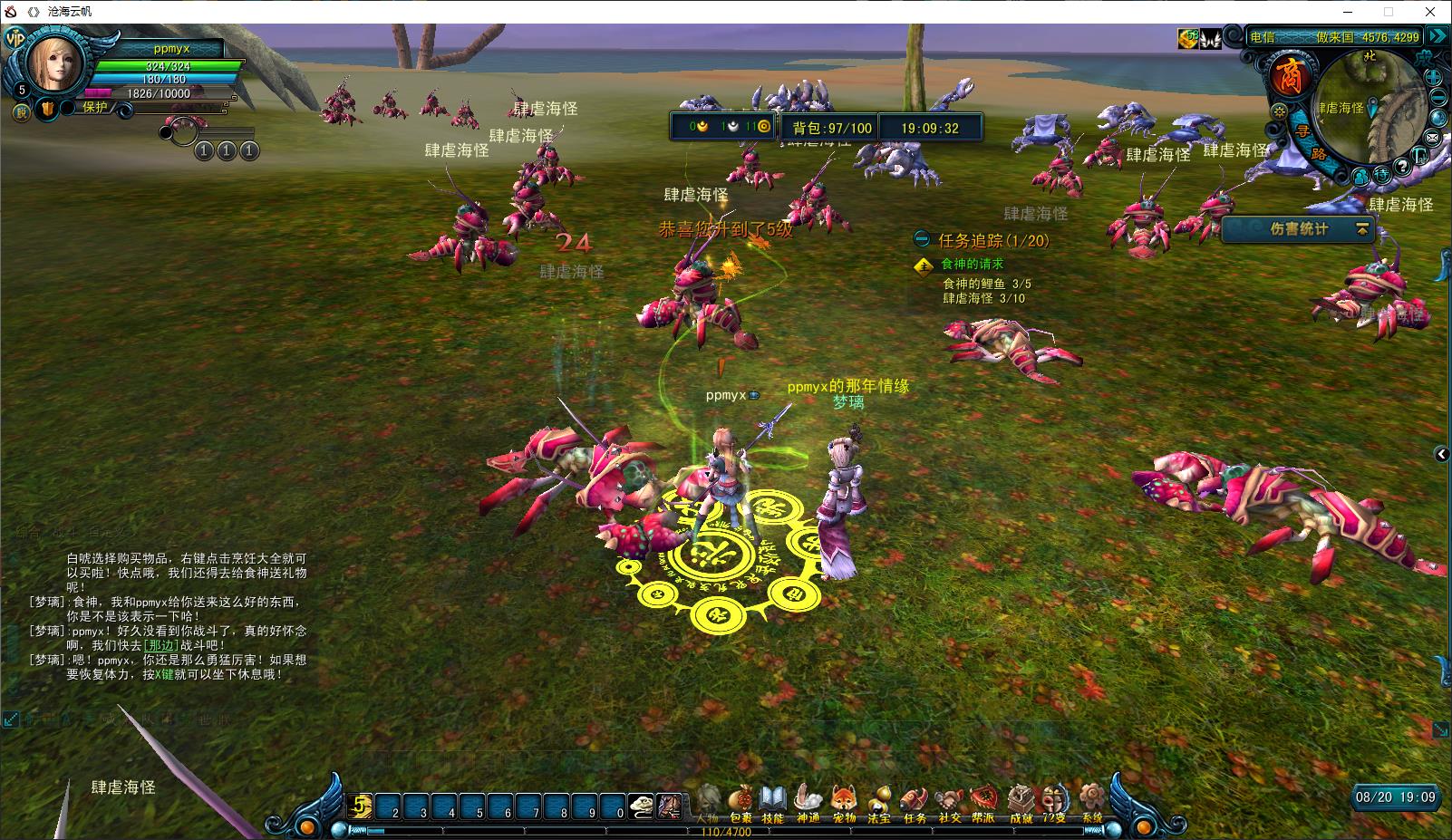The height and width of the screenshot is (840, 1452).
Task: Open the 成就 achievements menu
Action: 1021,801
